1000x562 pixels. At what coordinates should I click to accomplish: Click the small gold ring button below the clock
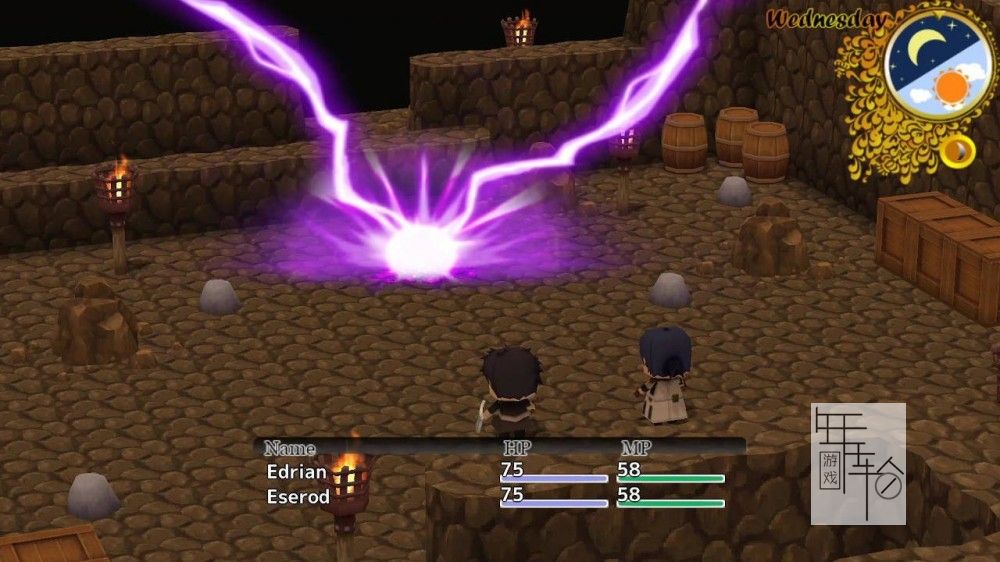coord(958,150)
